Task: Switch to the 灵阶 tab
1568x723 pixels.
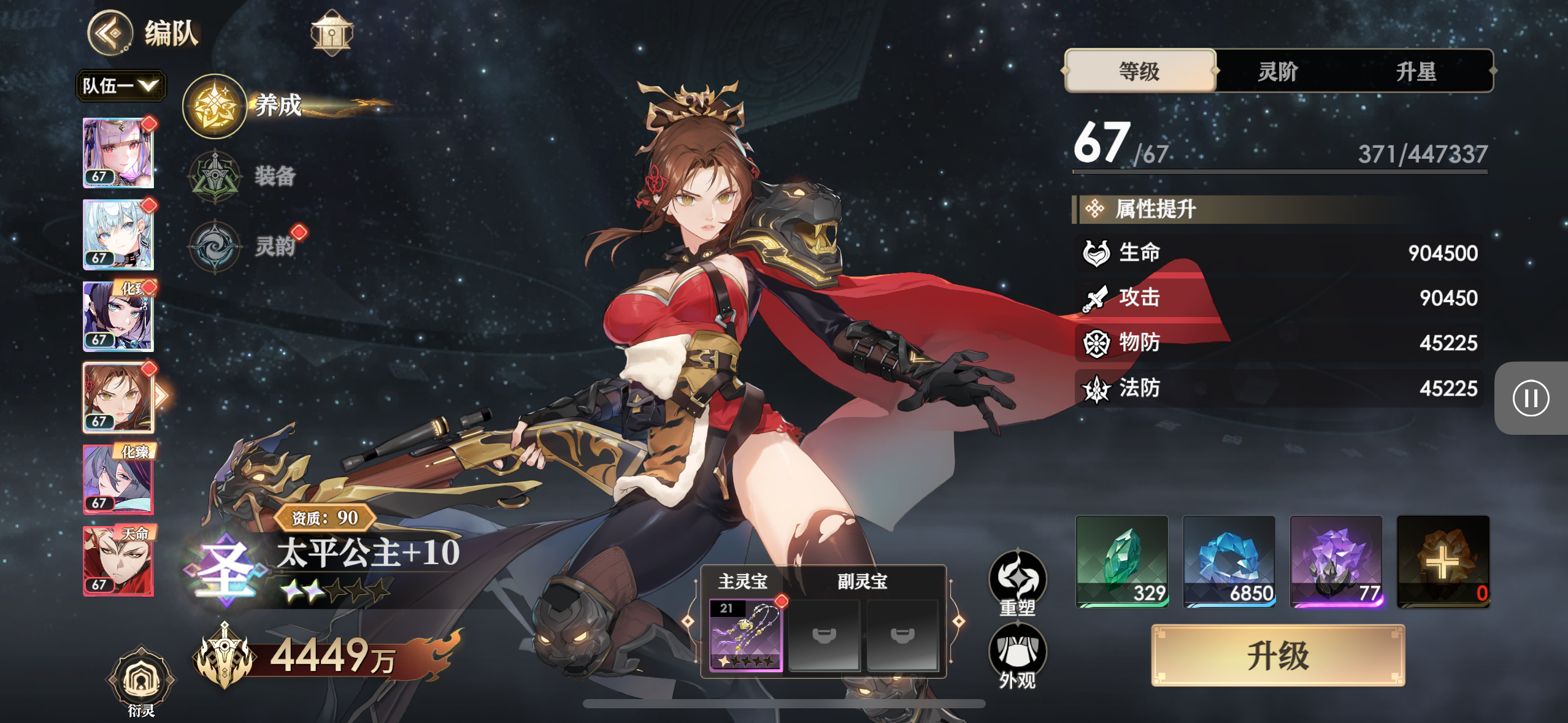Action: coord(1278,71)
